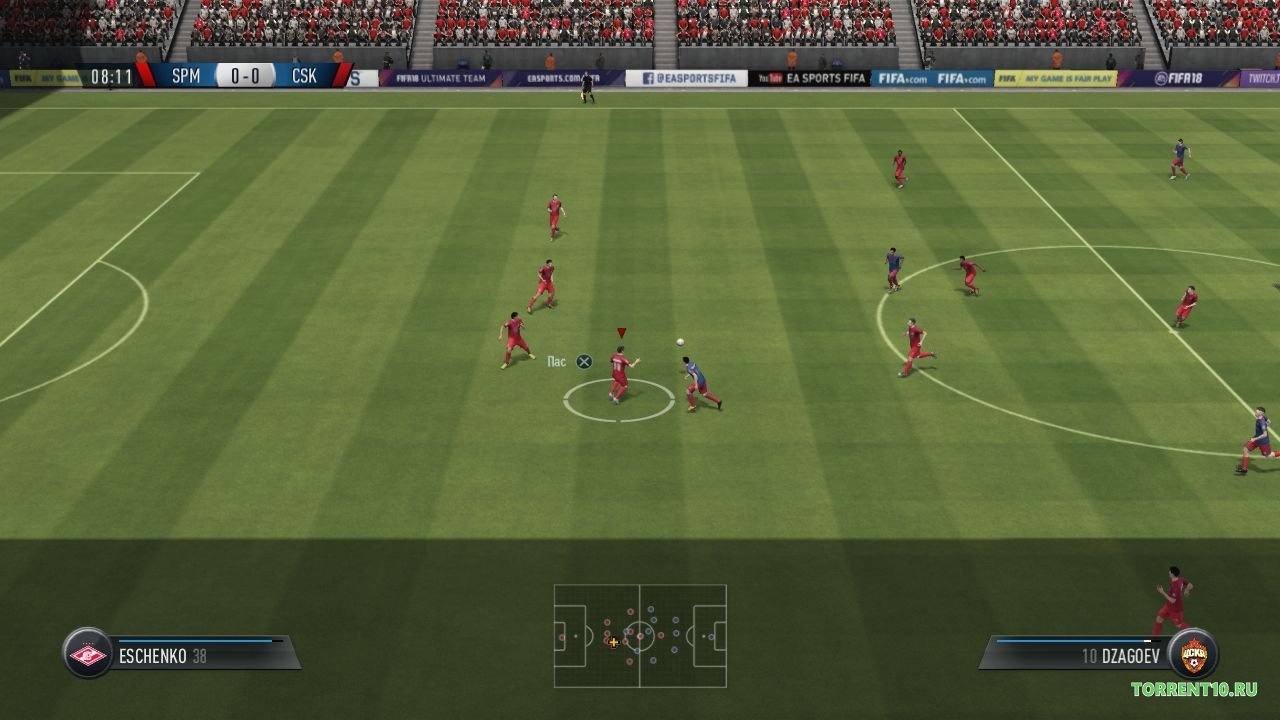Open the 0-0 score display
The width and height of the screenshot is (1280, 720).
(x=244, y=75)
